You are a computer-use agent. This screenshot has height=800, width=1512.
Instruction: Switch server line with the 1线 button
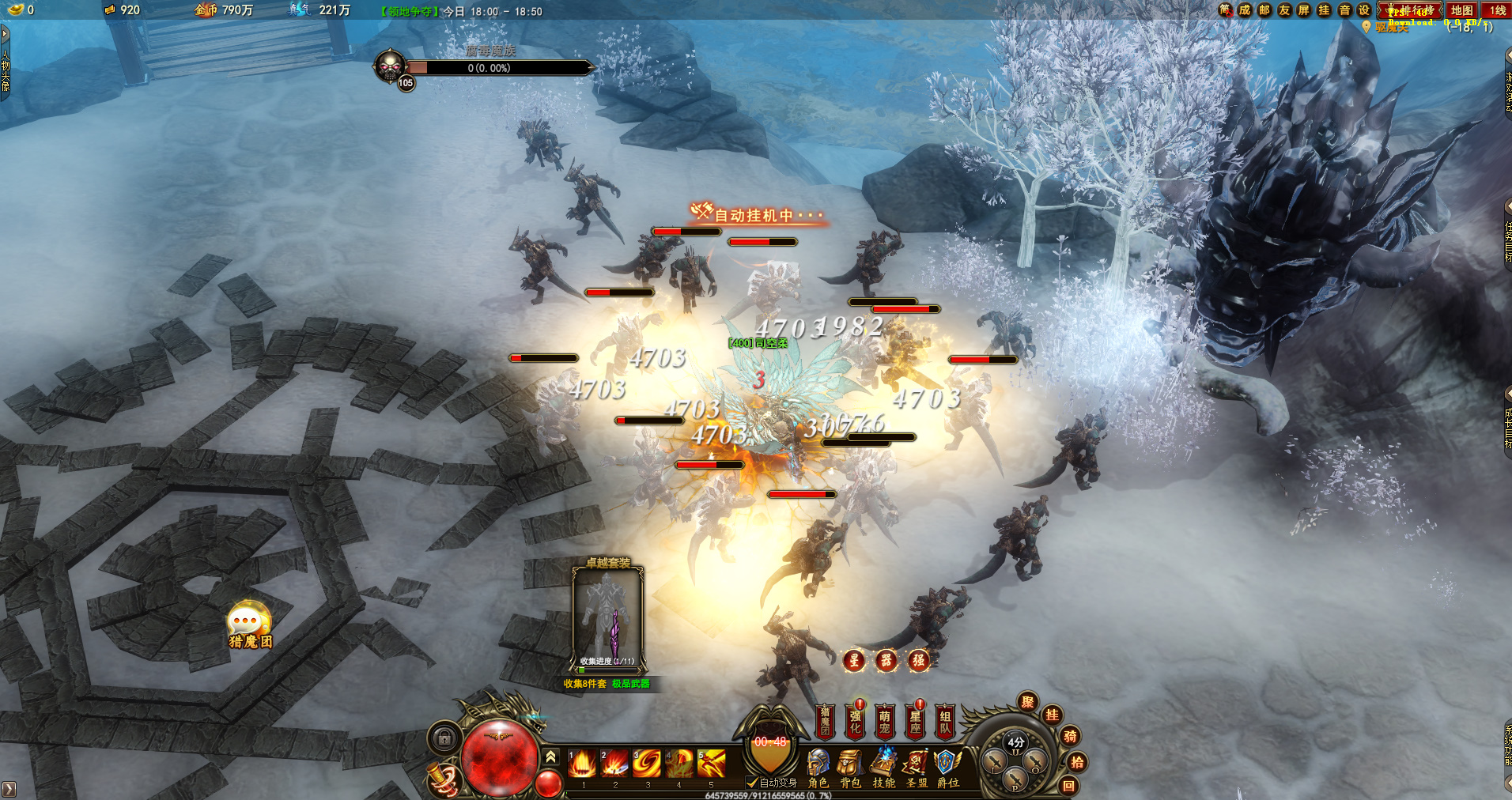point(1497,10)
